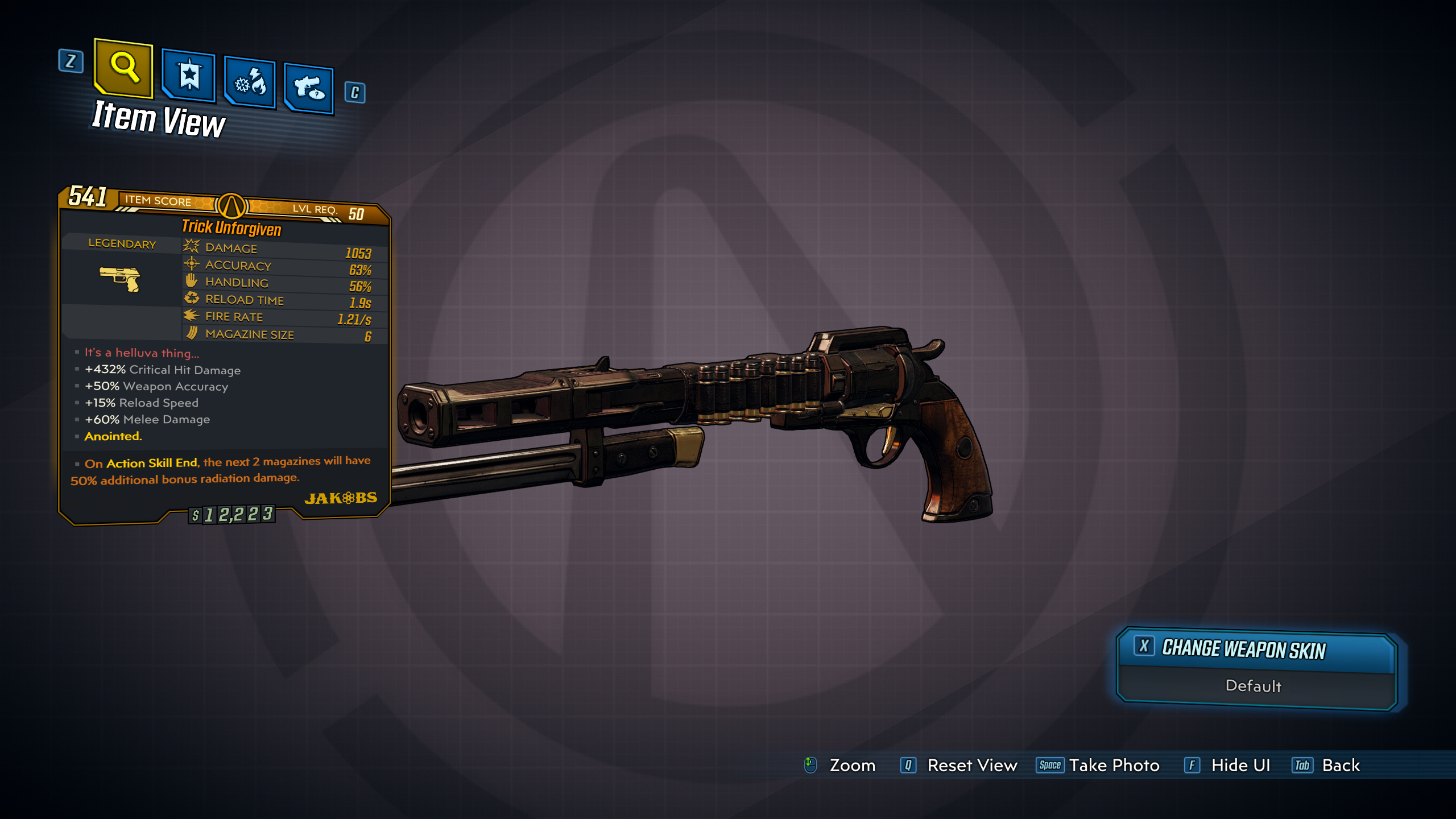Switch to the pistol question mark tab

[x=309, y=89]
